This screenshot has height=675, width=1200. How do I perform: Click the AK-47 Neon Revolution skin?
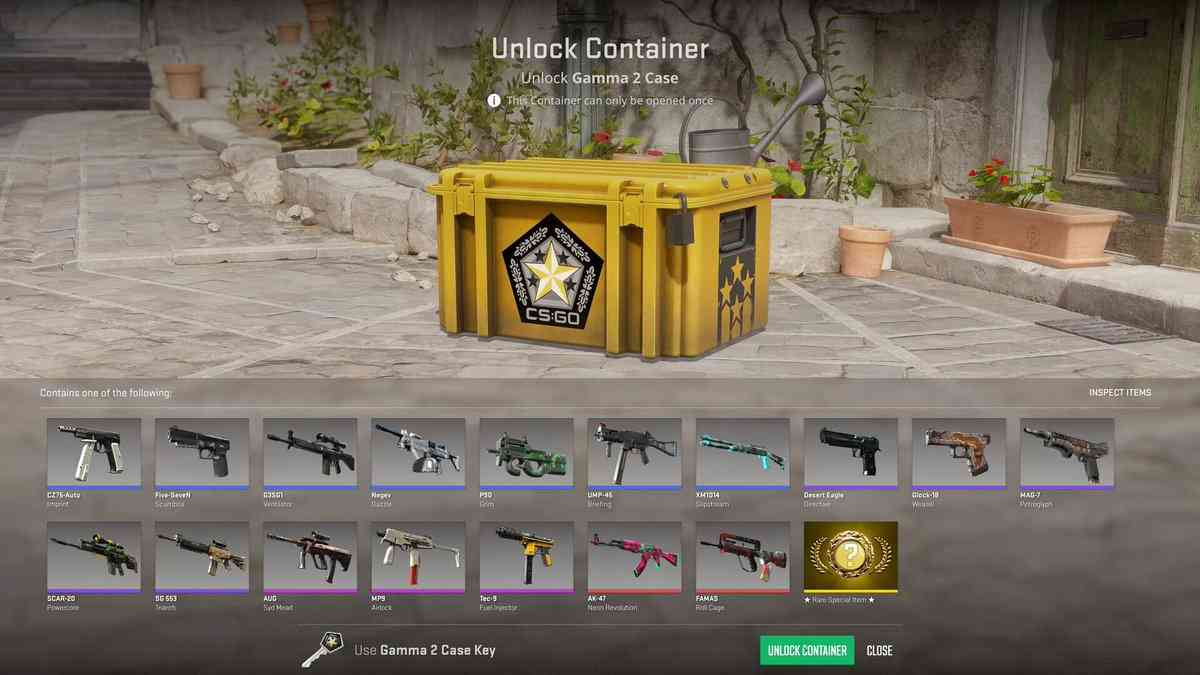634,557
